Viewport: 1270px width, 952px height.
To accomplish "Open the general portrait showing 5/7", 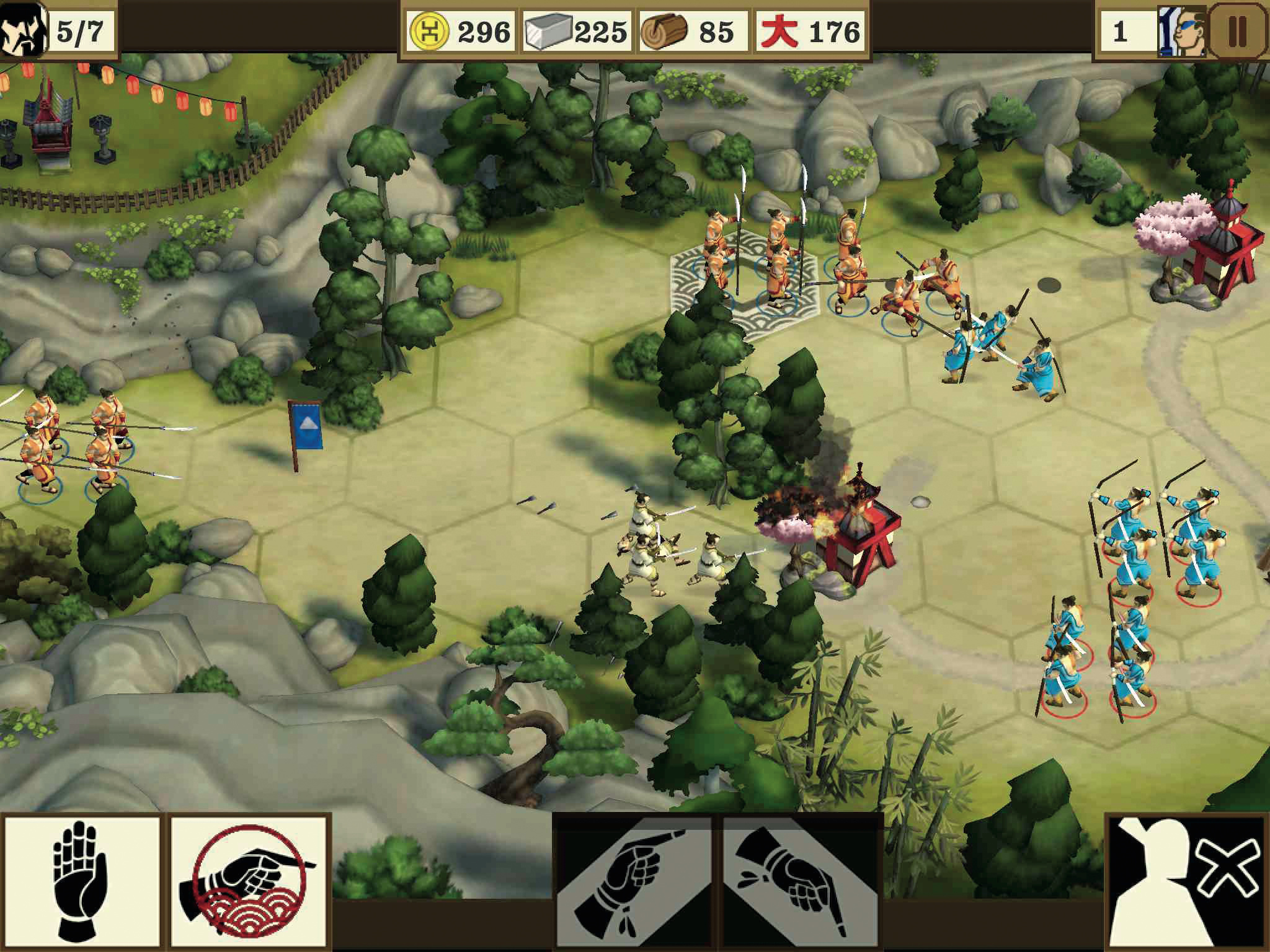I will [22, 29].
